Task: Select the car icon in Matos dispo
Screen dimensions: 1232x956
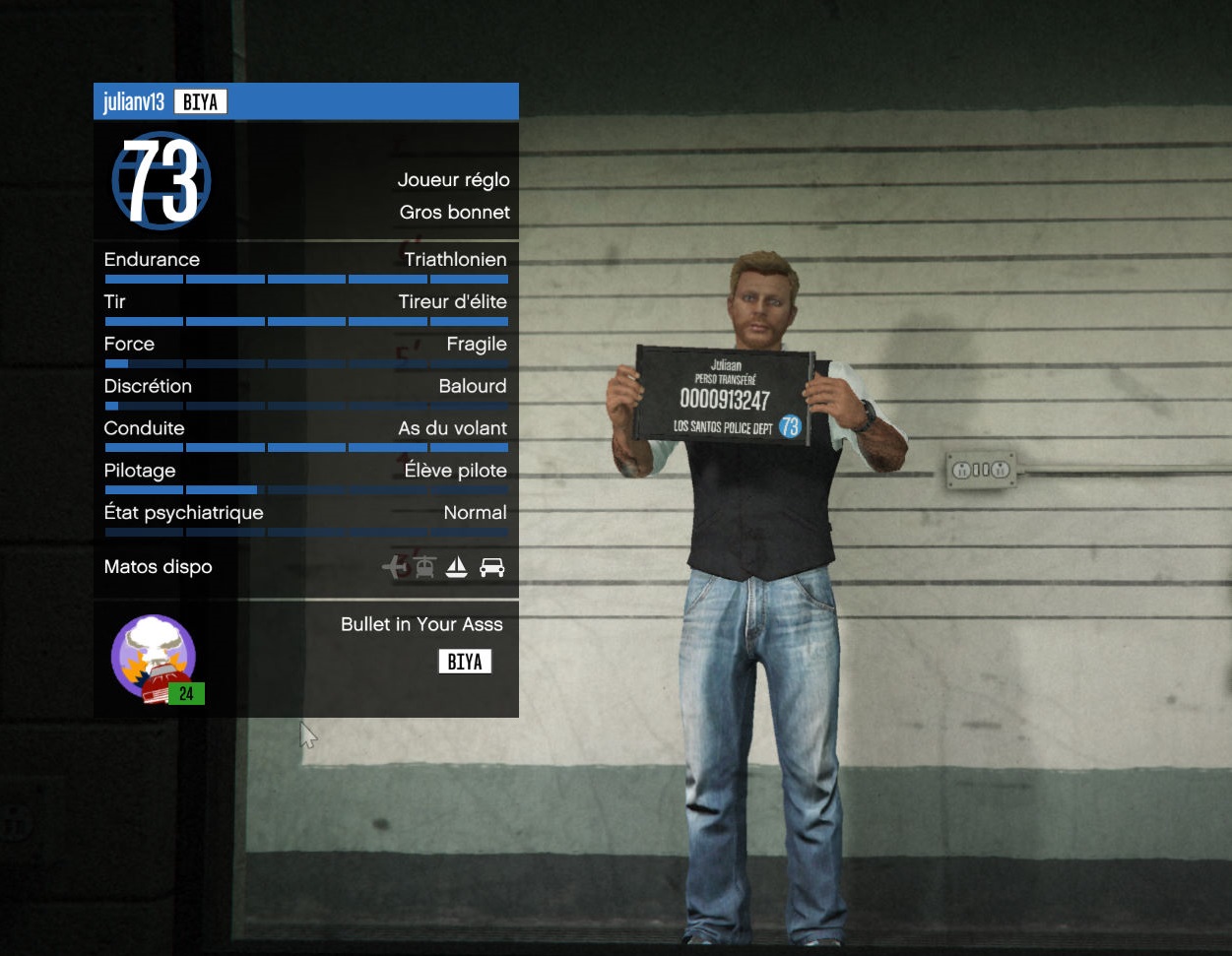Action: [491, 567]
